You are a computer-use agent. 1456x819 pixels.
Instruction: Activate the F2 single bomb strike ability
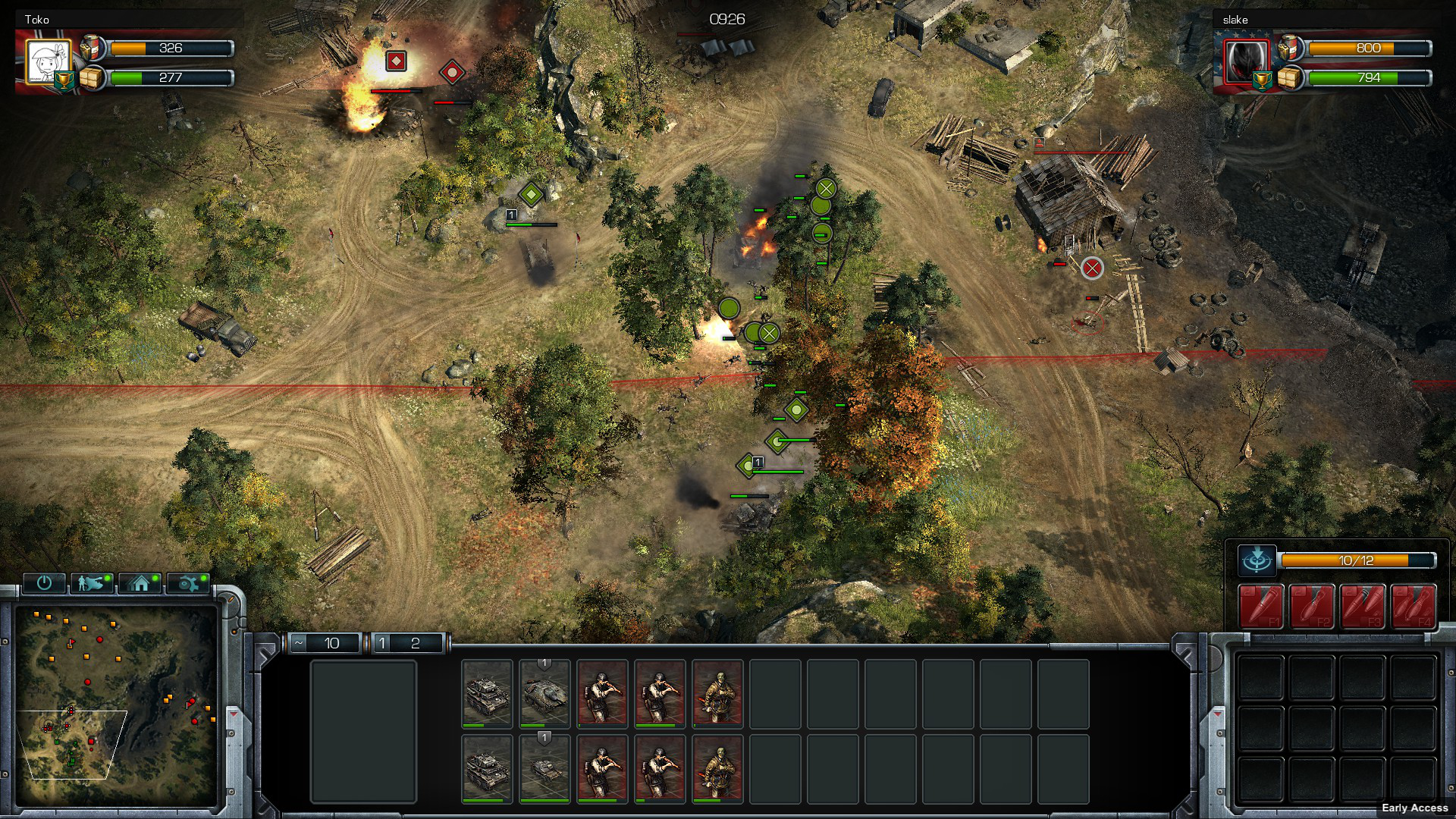(x=1311, y=606)
